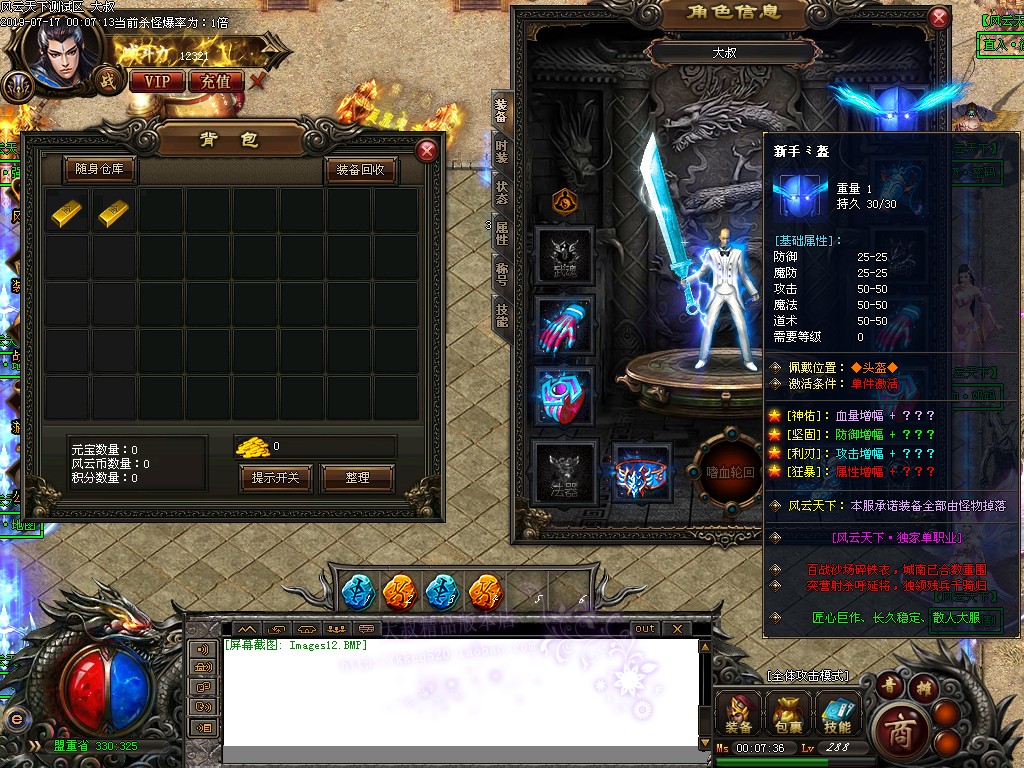Toggle the 提示开关 hint switch

point(276,478)
